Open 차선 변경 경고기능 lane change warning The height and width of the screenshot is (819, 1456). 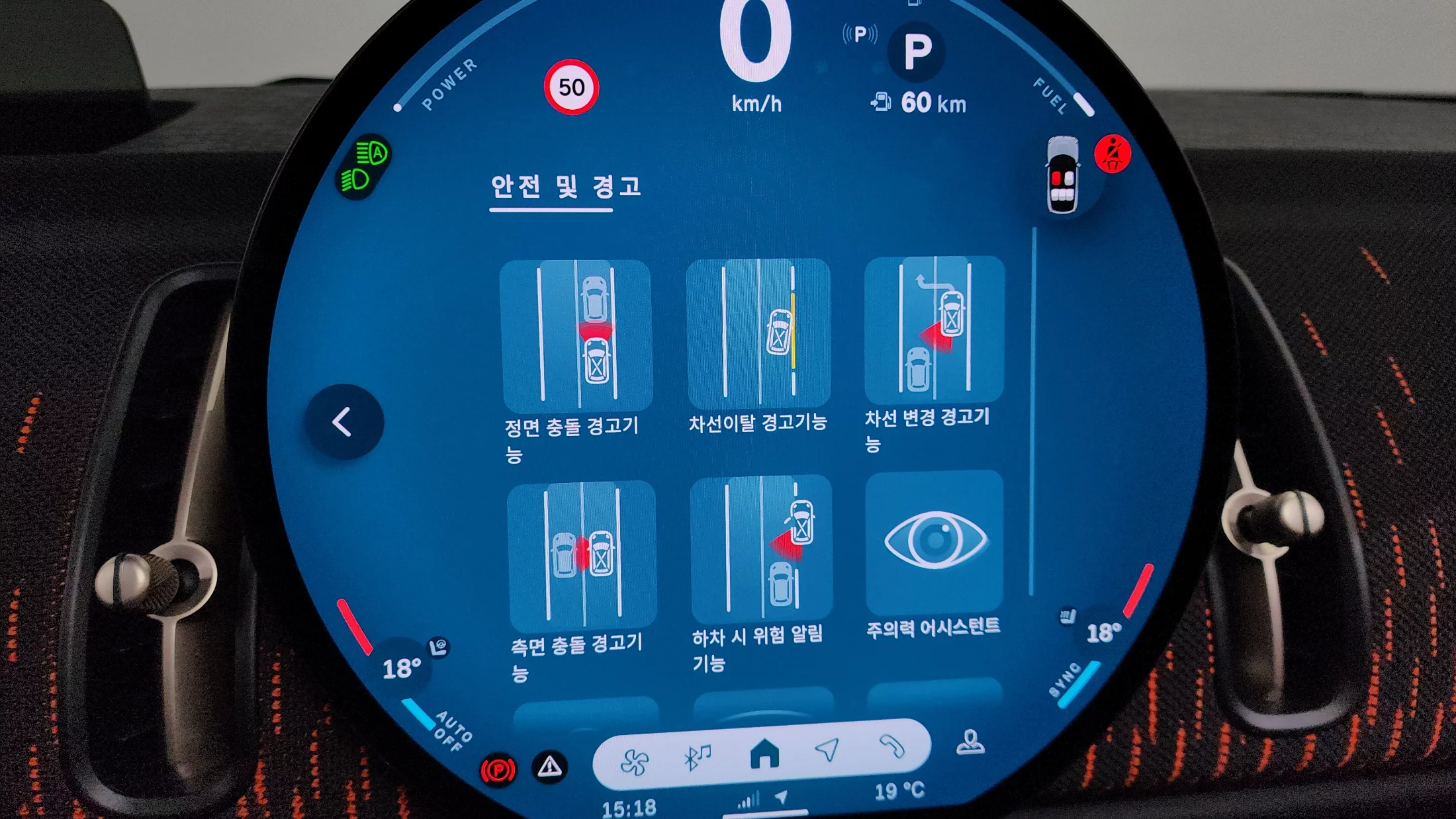coord(934,329)
